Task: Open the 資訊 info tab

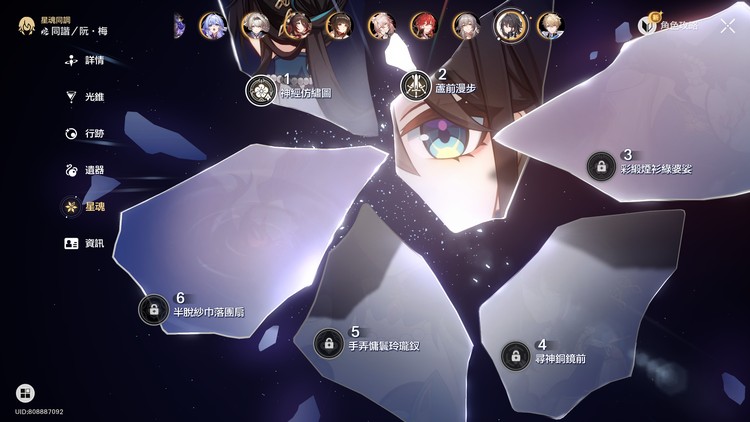Action: click(x=86, y=243)
